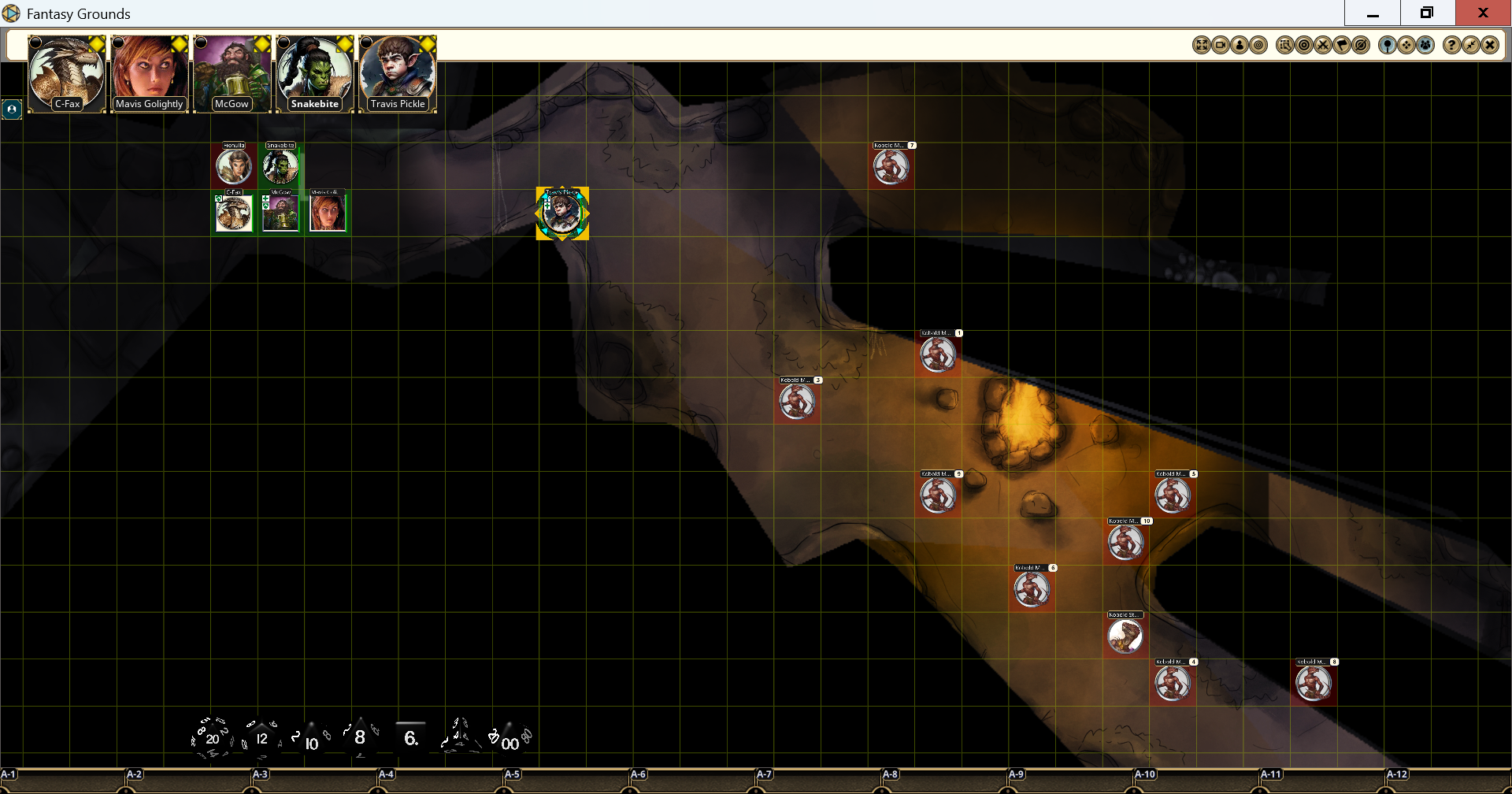1512x794 pixels.
Task: Open C-Fax's character portrait
Action: 67,73
